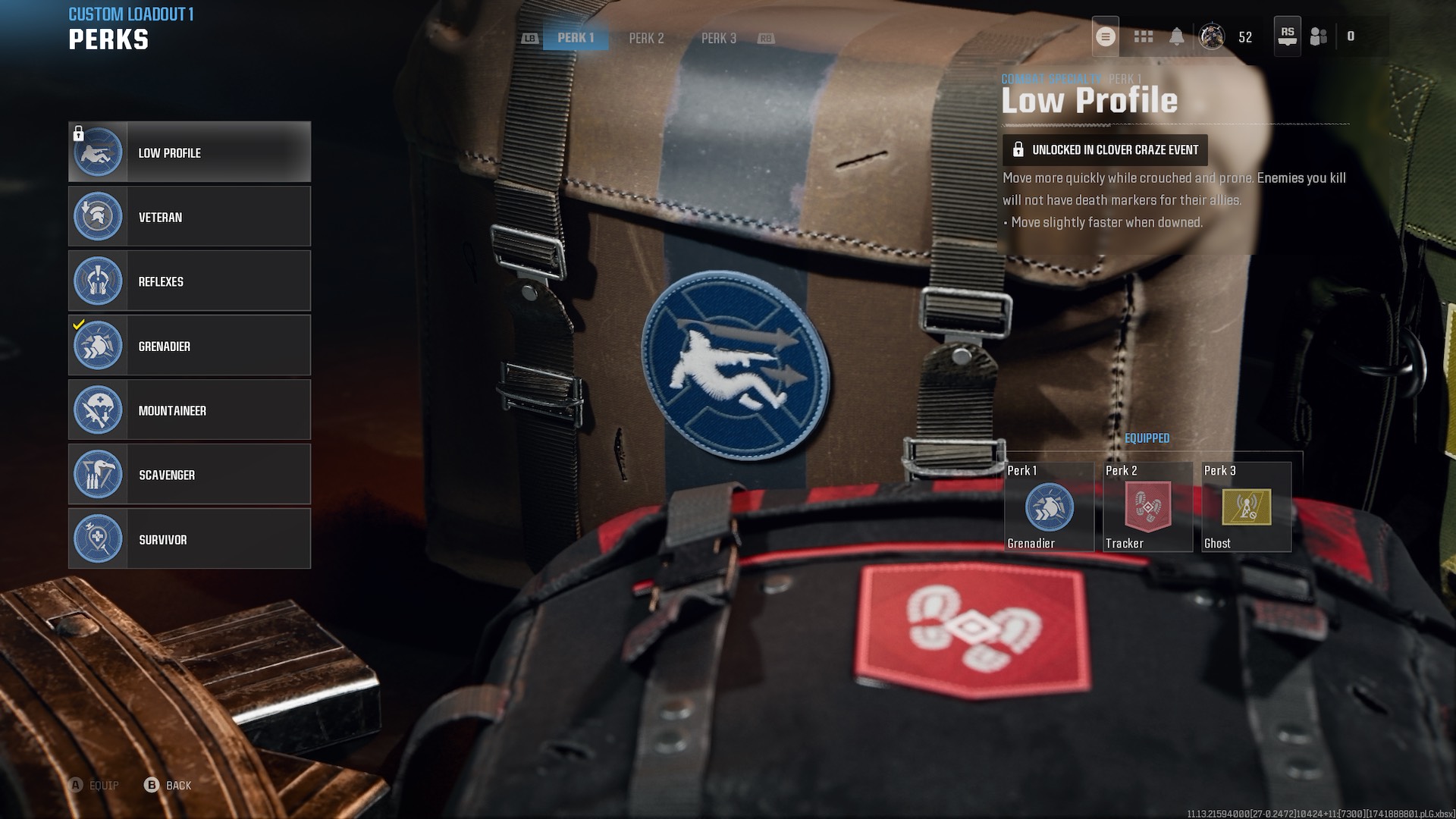Select the Grenadier perk icon

(x=98, y=345)
